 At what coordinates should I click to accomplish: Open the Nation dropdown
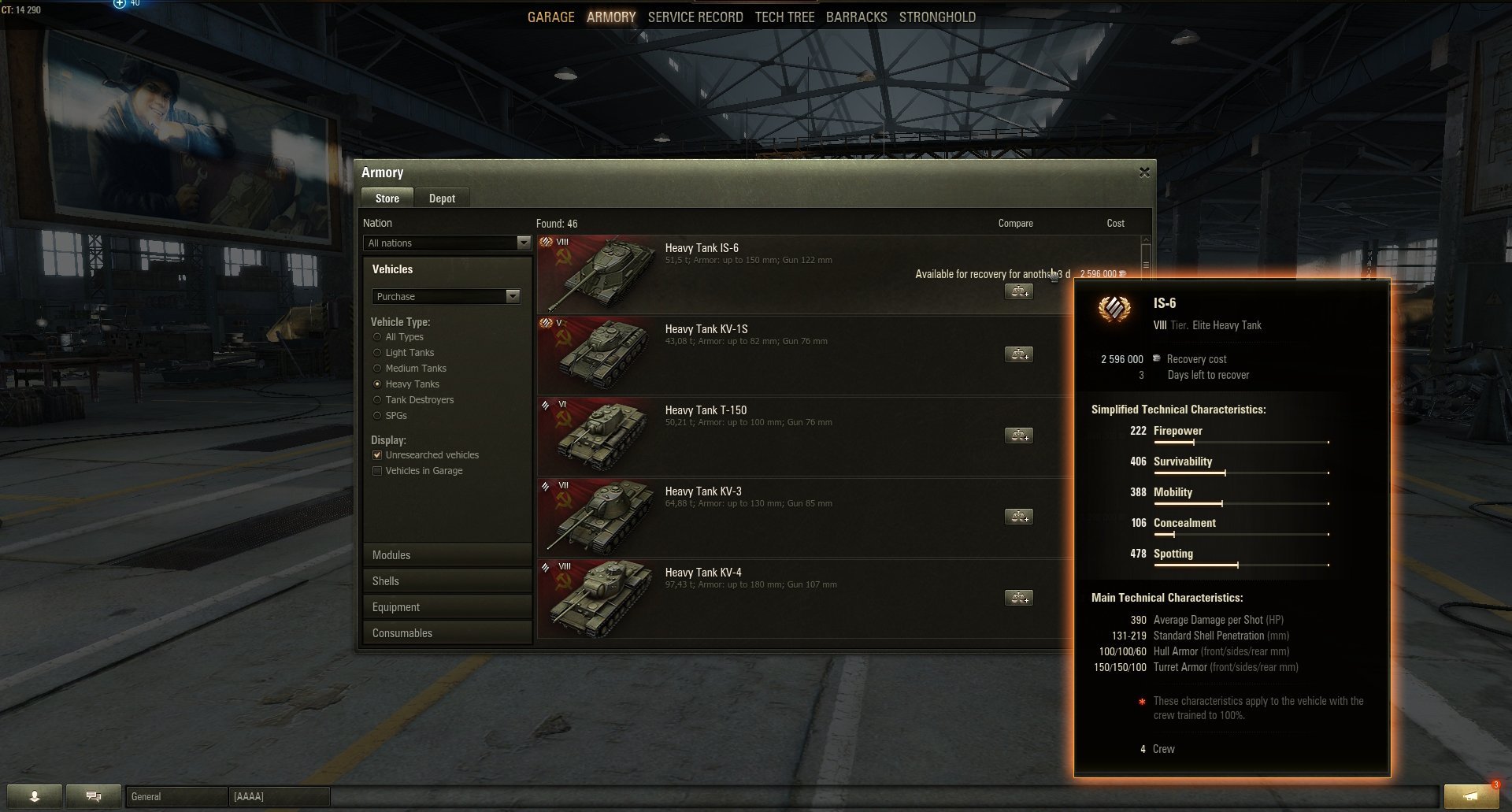coord(447,243)
